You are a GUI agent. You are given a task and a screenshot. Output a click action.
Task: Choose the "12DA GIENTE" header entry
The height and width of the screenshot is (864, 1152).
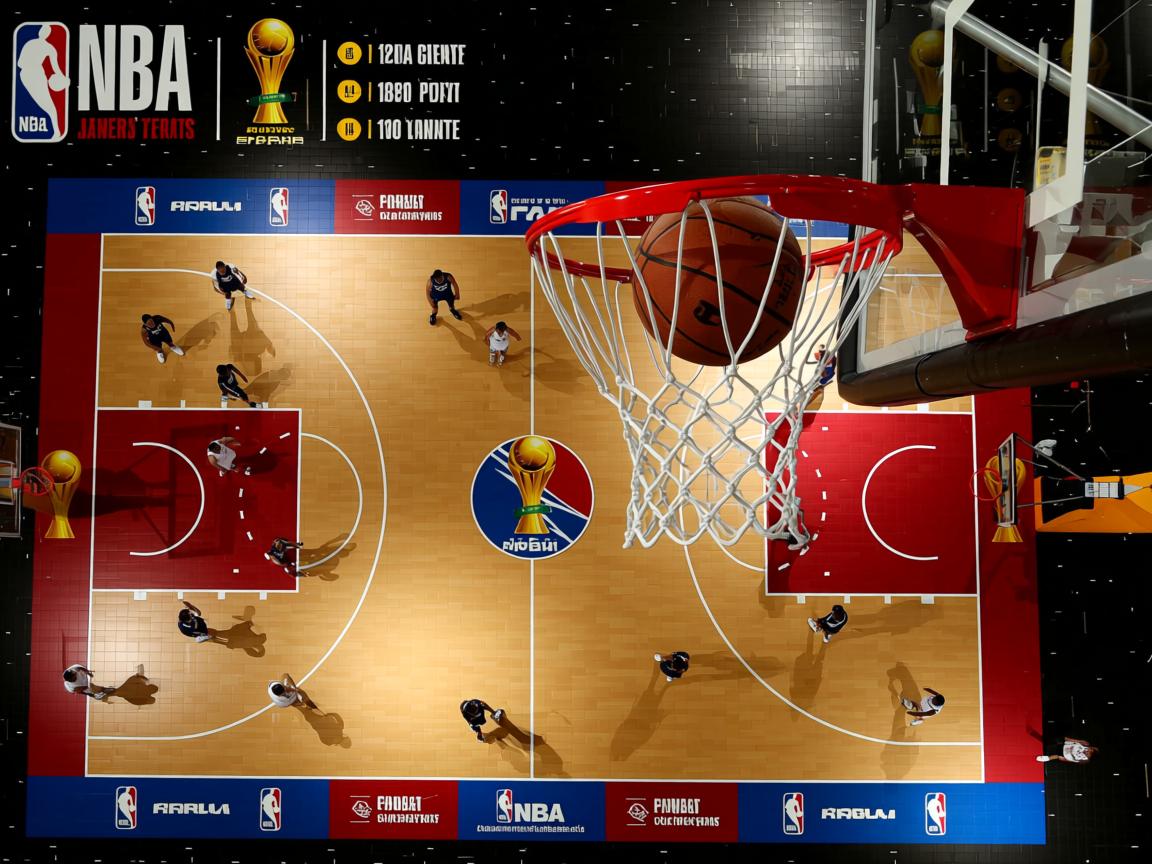point(416,55)
